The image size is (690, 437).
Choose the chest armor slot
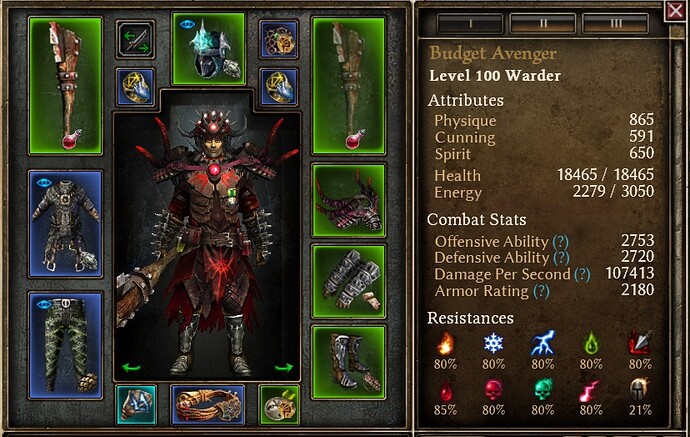pos(66,221)
